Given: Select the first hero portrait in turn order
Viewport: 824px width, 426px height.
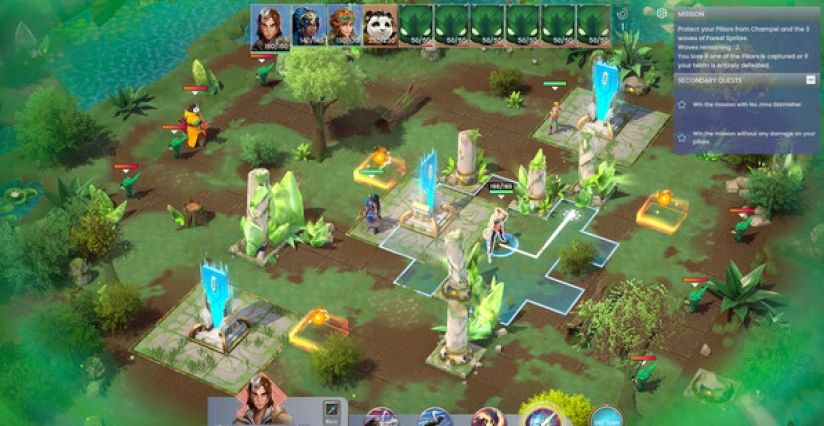Looking at the screenshot, I should [x=270, y=26].
